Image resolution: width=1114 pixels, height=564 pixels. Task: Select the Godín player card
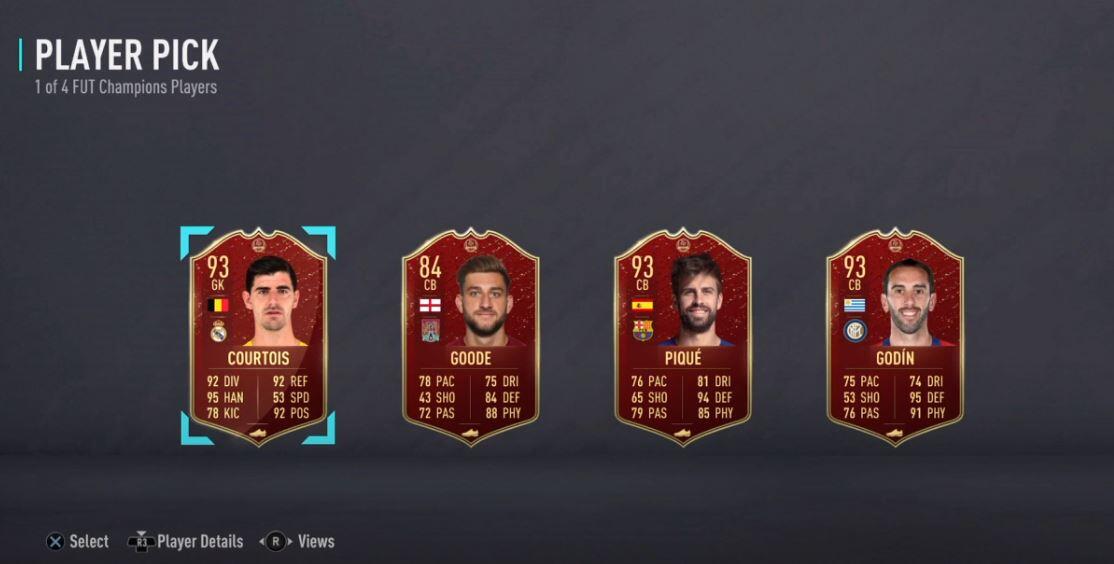pos(894,337)
